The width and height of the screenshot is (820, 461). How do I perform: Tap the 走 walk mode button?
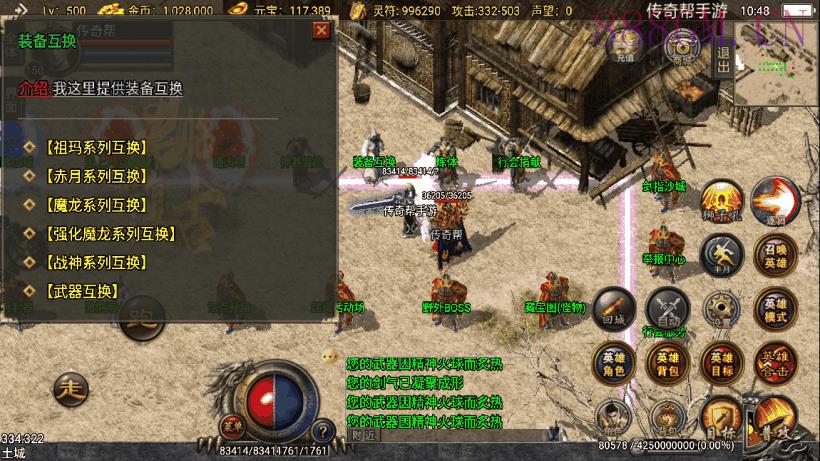(x=70, y=388)
